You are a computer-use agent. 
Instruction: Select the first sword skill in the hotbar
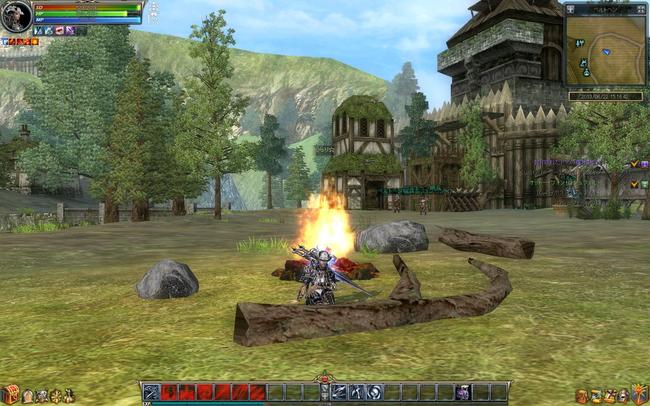pyautogui.click(x=152, y=392)
